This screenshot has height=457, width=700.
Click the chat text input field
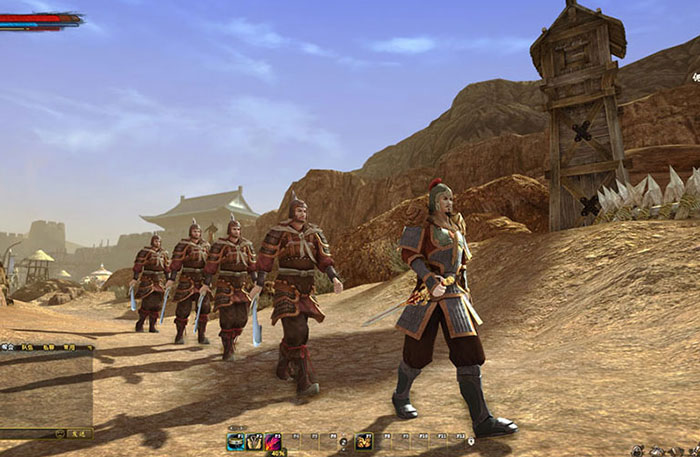tap(27, 433)
